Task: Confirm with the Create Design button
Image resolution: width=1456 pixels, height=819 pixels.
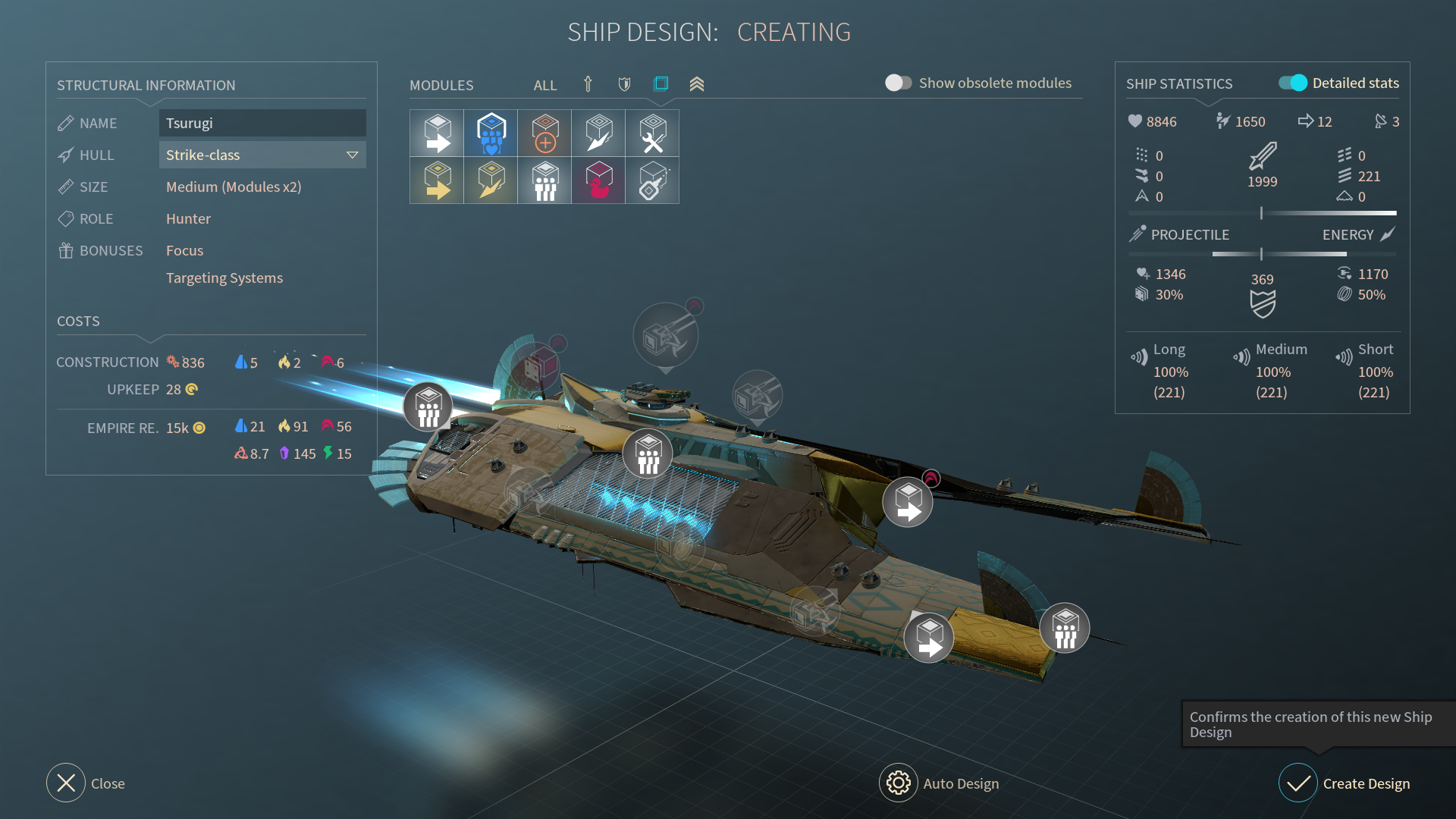Action: point(1298,783)
